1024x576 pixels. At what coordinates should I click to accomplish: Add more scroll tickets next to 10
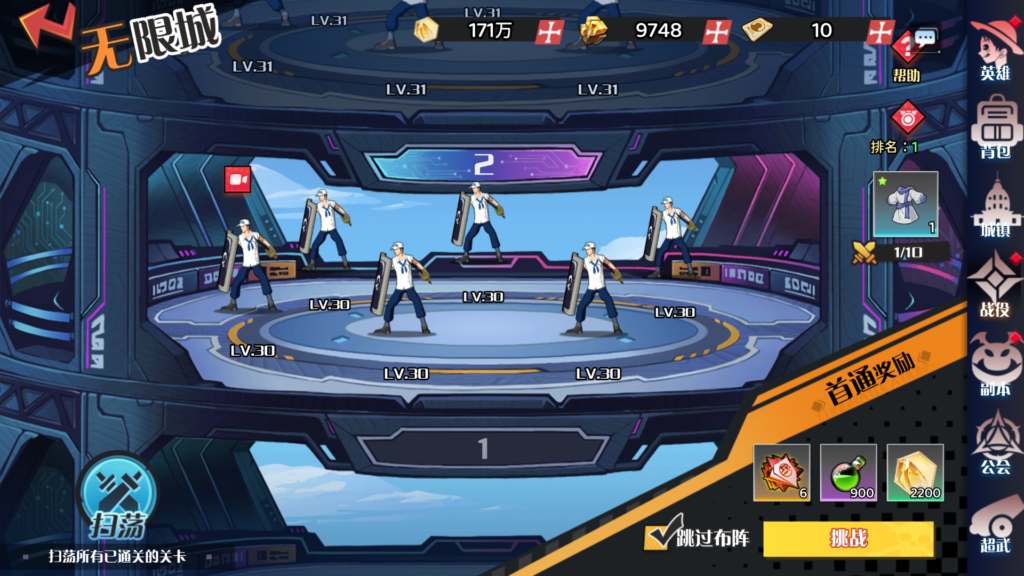click(x=881, y=31)
